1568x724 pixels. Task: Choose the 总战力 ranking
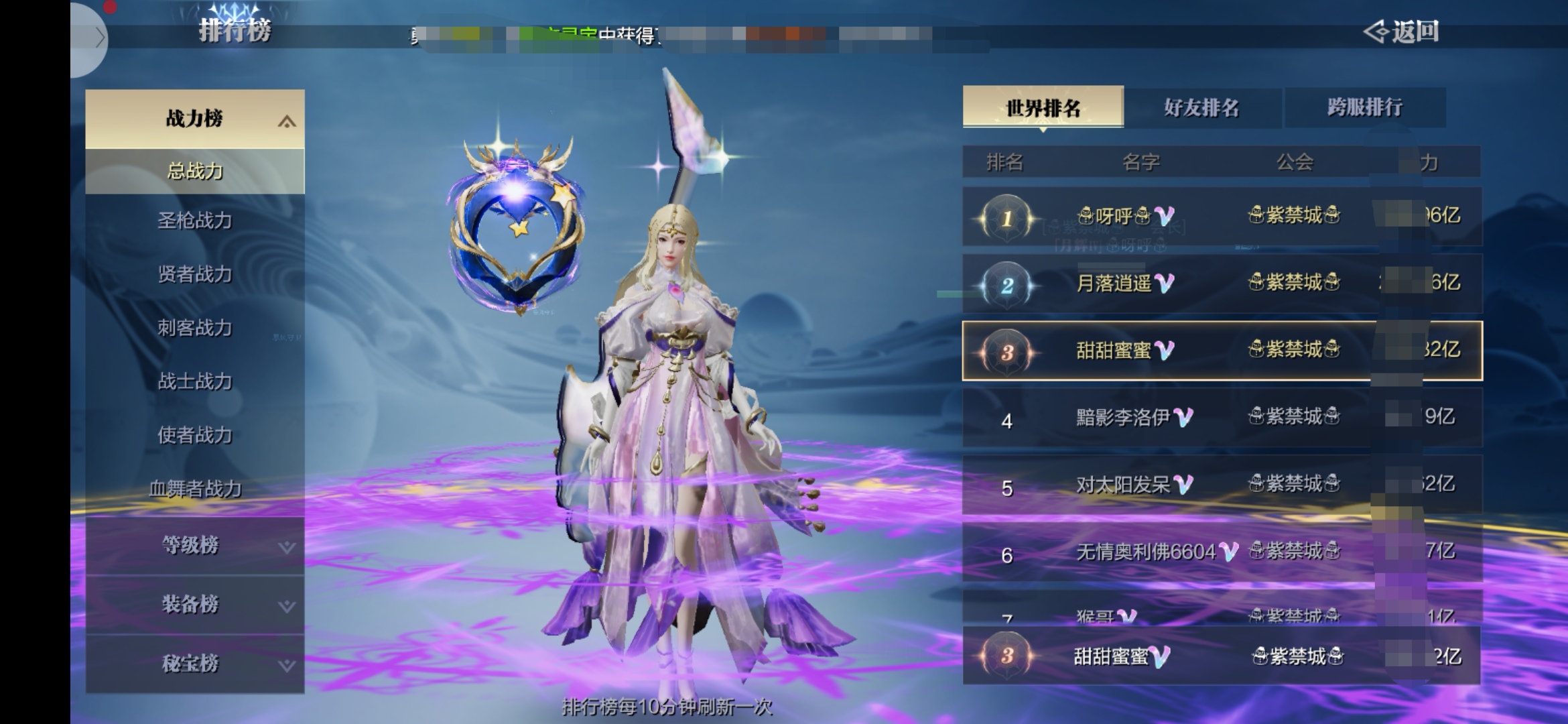coord(194,172)
